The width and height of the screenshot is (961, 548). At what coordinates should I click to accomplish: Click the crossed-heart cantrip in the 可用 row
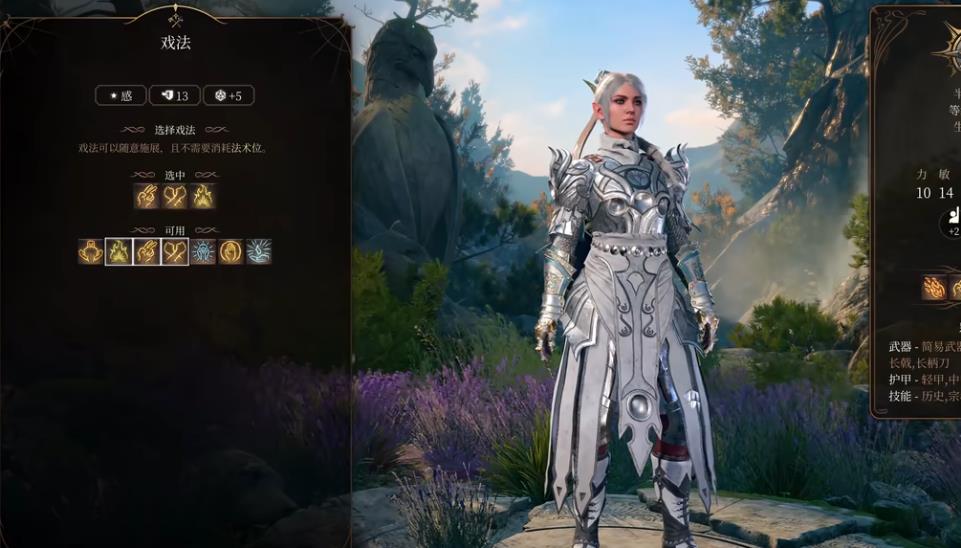click(x=175, y=252)
